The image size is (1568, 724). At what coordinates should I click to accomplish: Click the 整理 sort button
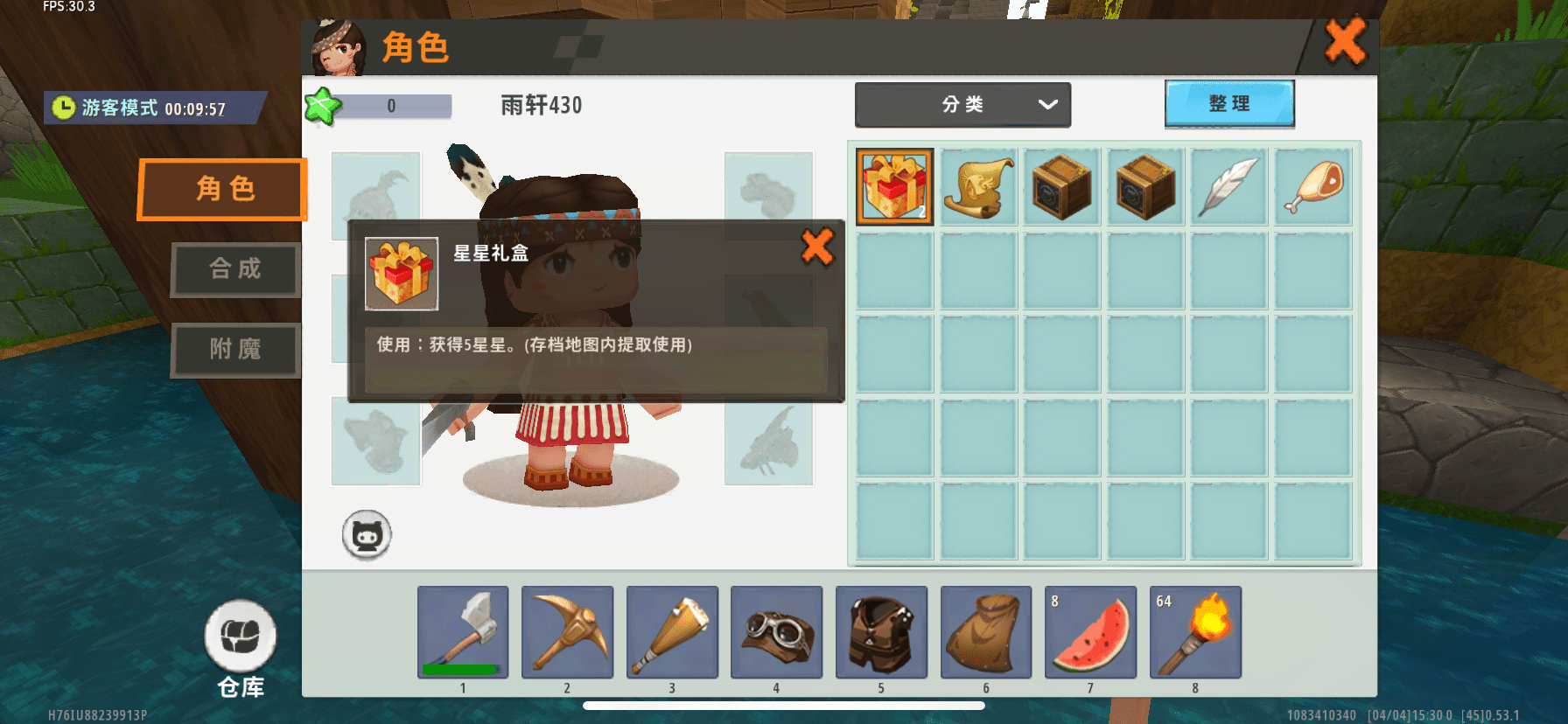coord(1228,103)
